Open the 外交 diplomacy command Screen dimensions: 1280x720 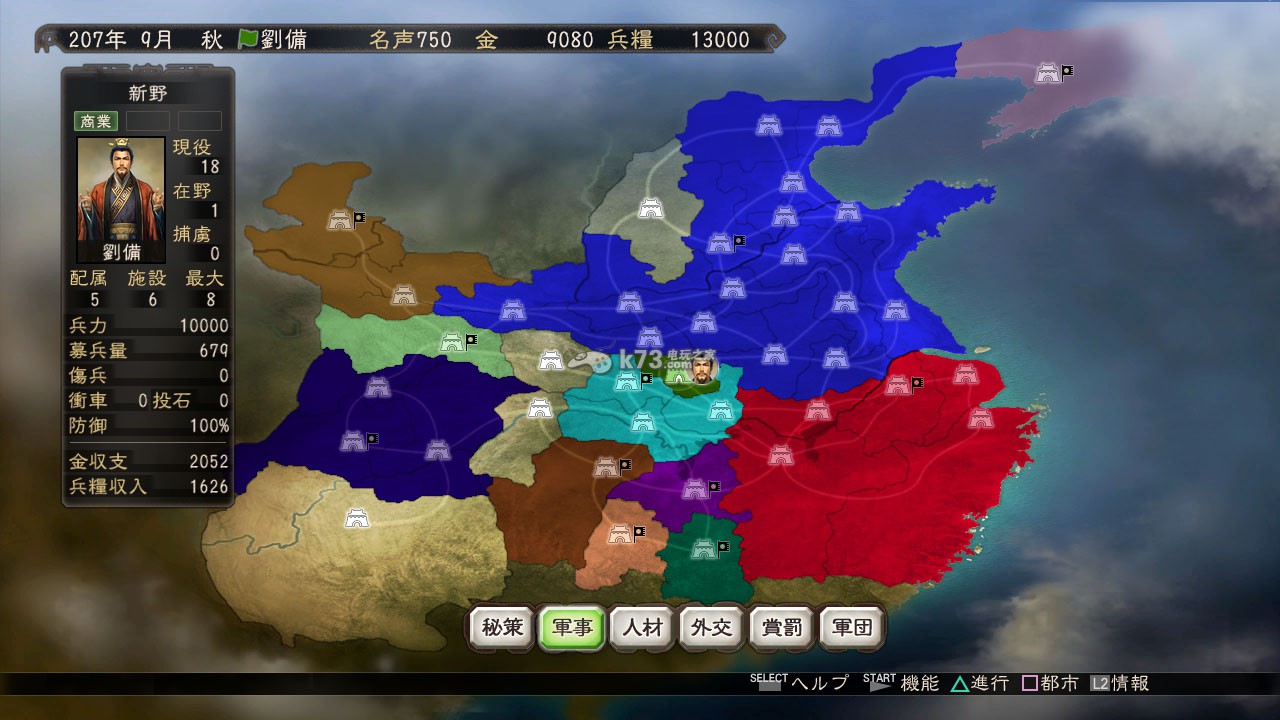coord(711,627)
